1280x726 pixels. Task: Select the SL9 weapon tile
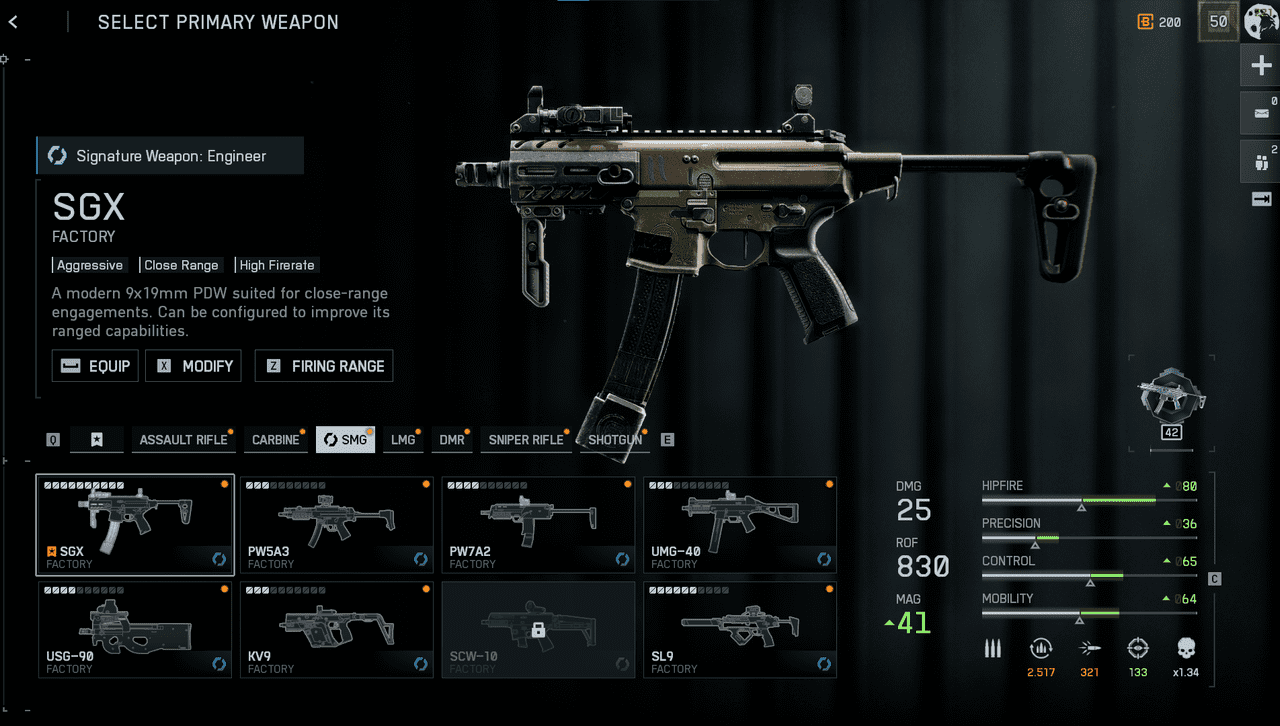pos(740,630)
